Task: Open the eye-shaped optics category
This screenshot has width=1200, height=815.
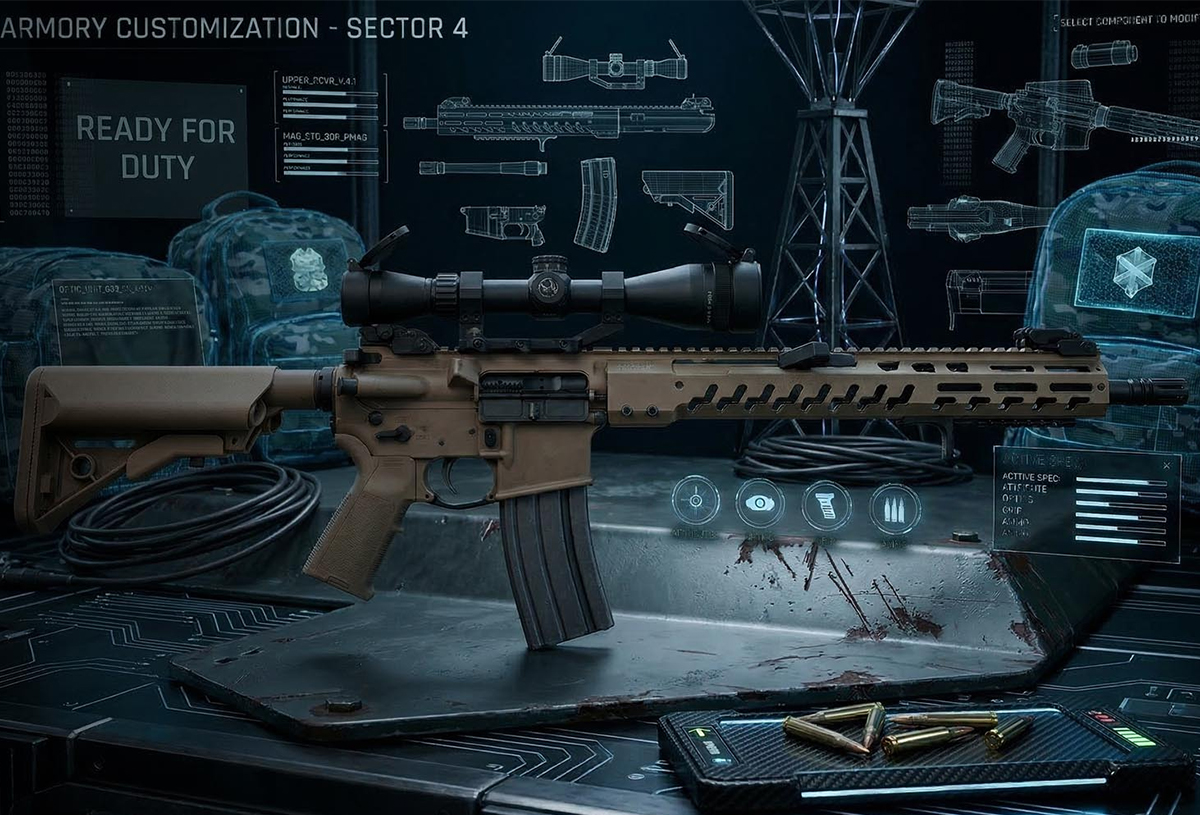Action: (x=760, y=503)
